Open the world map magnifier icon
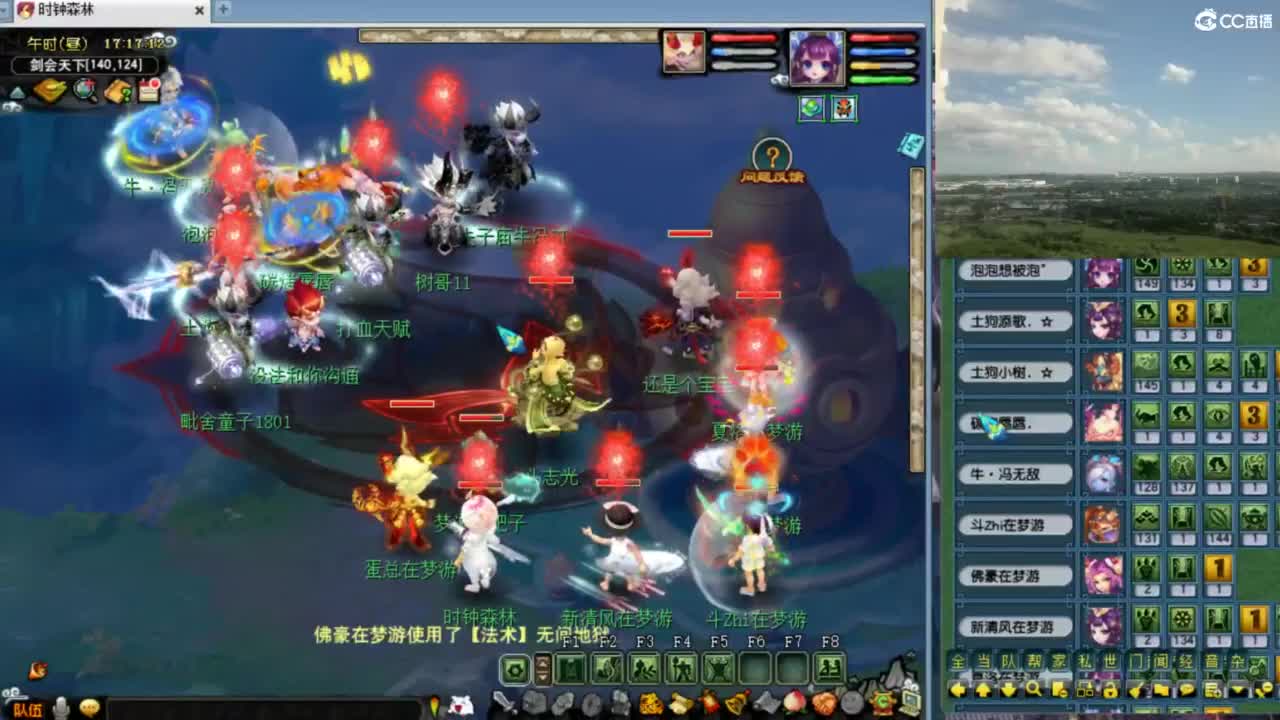 click(84, 90)
